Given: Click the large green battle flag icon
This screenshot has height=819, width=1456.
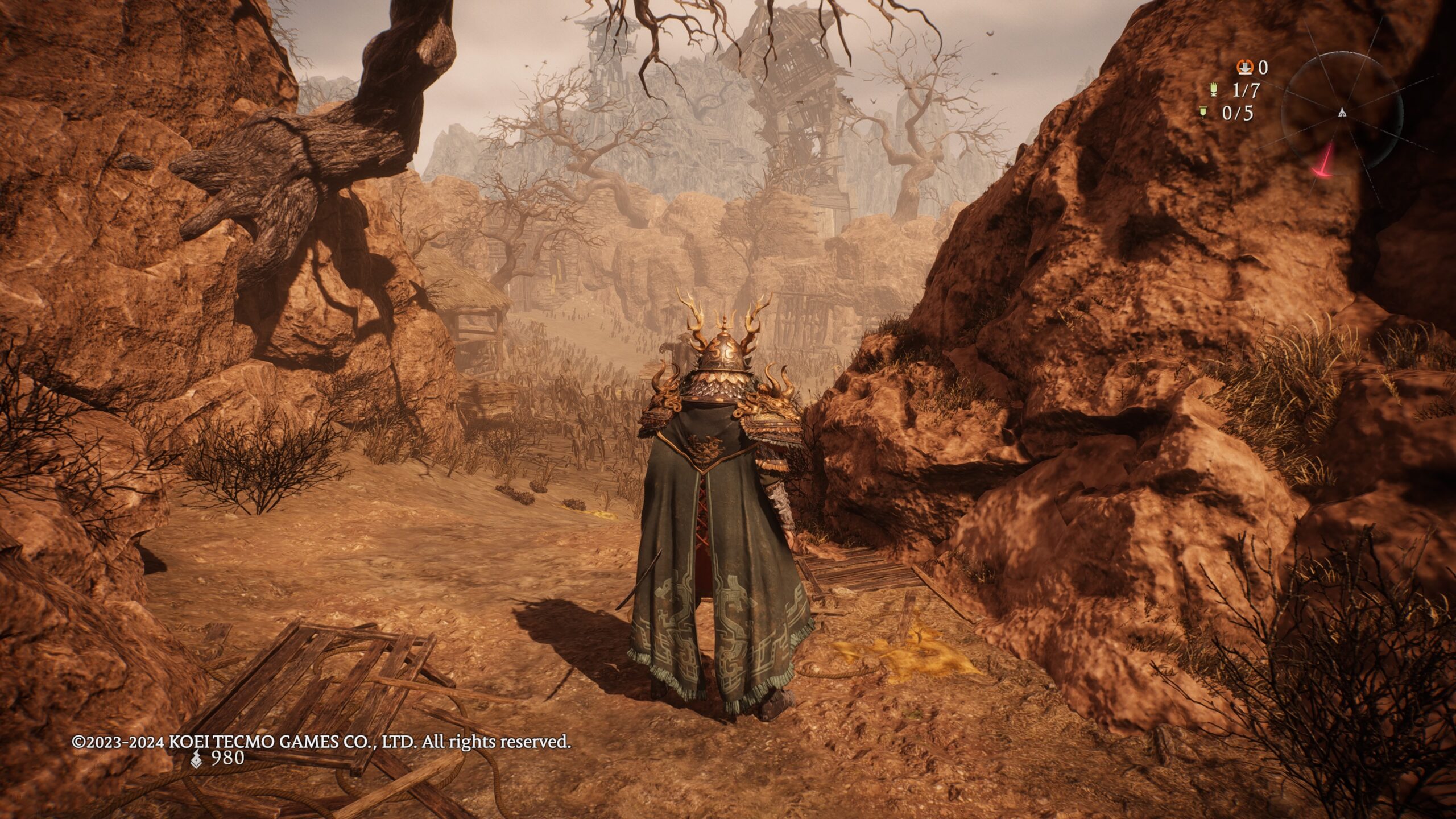Looking at the screenshot, I should pos(1213,90).
